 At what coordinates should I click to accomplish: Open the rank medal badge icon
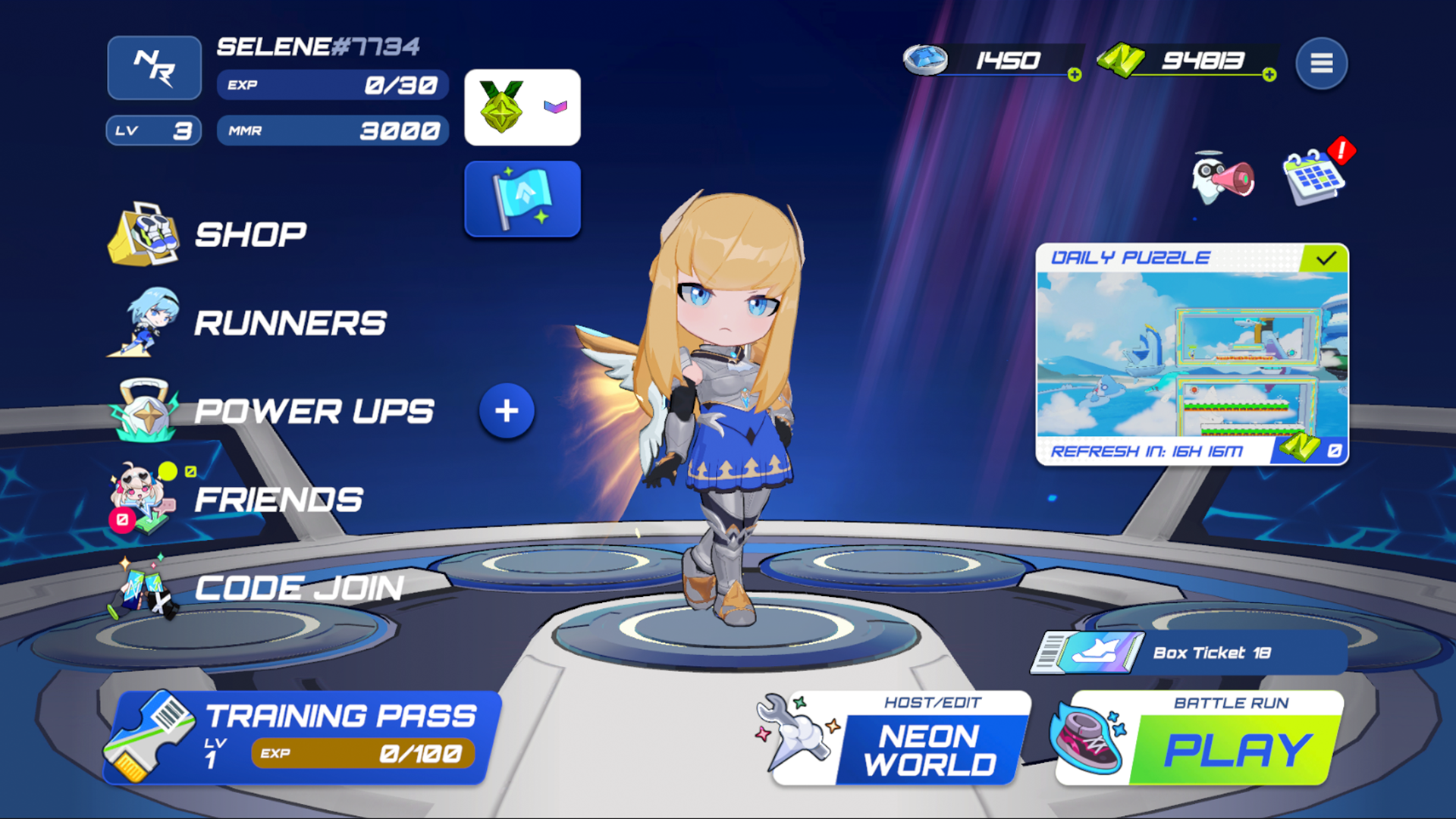(x=500, y=106)
